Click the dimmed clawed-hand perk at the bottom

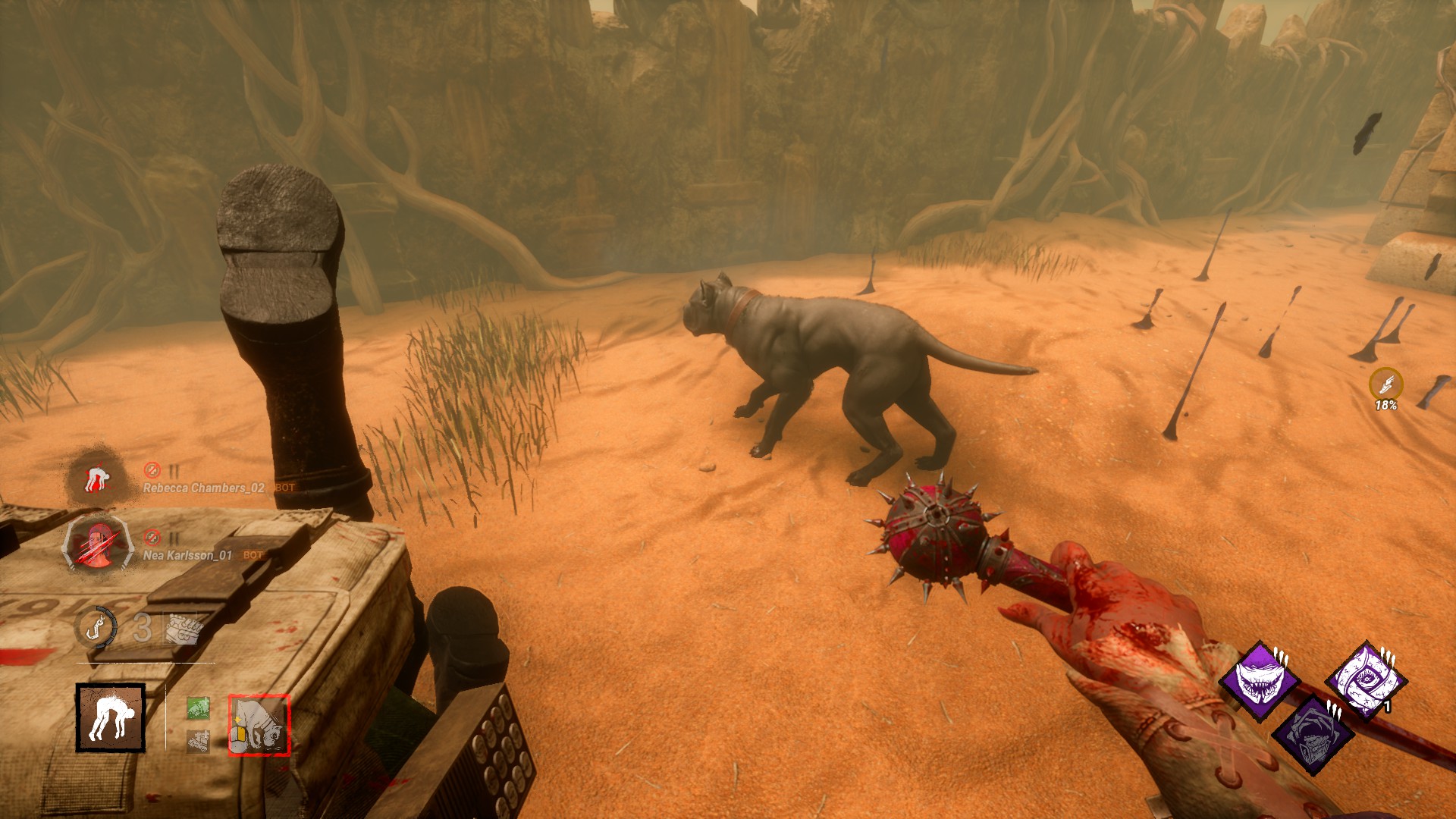[x=1313, y=733]
